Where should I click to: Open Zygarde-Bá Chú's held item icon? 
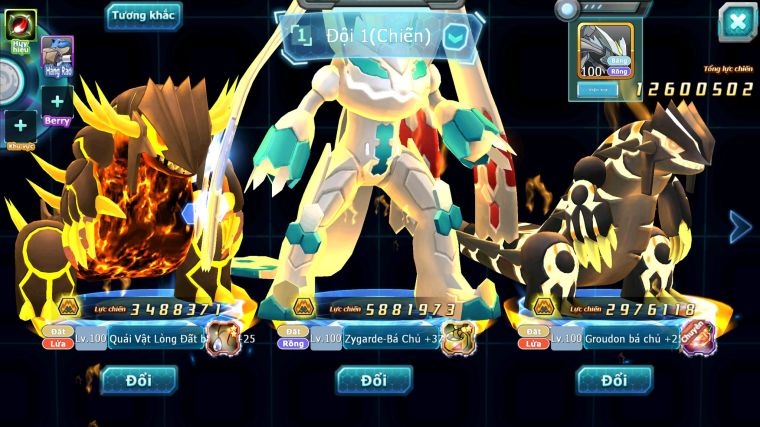458,339
